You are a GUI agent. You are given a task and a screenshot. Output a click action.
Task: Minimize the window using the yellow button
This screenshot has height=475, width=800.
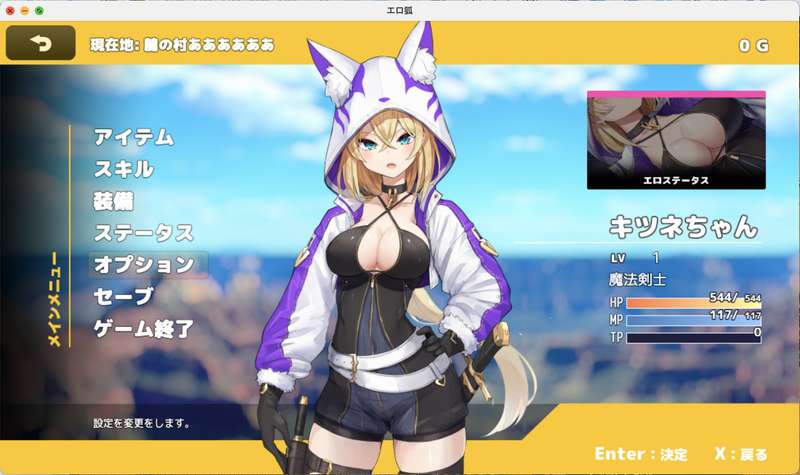point(24,10)
